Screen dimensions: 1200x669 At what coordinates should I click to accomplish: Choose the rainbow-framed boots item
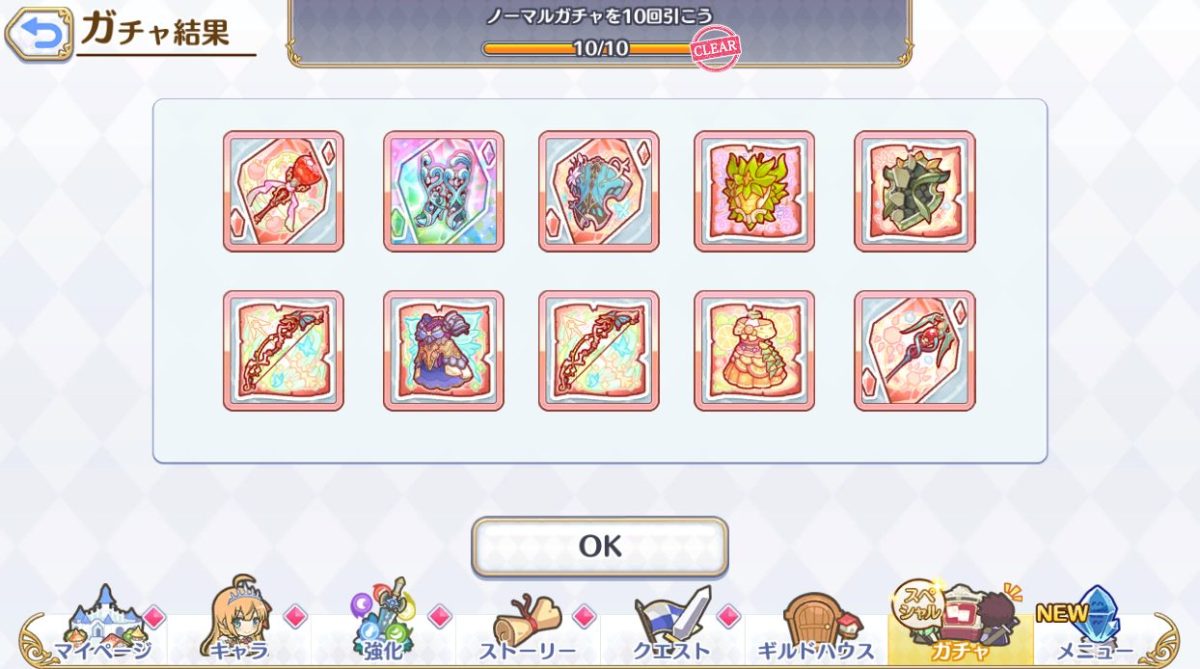(x=443, y=191)
